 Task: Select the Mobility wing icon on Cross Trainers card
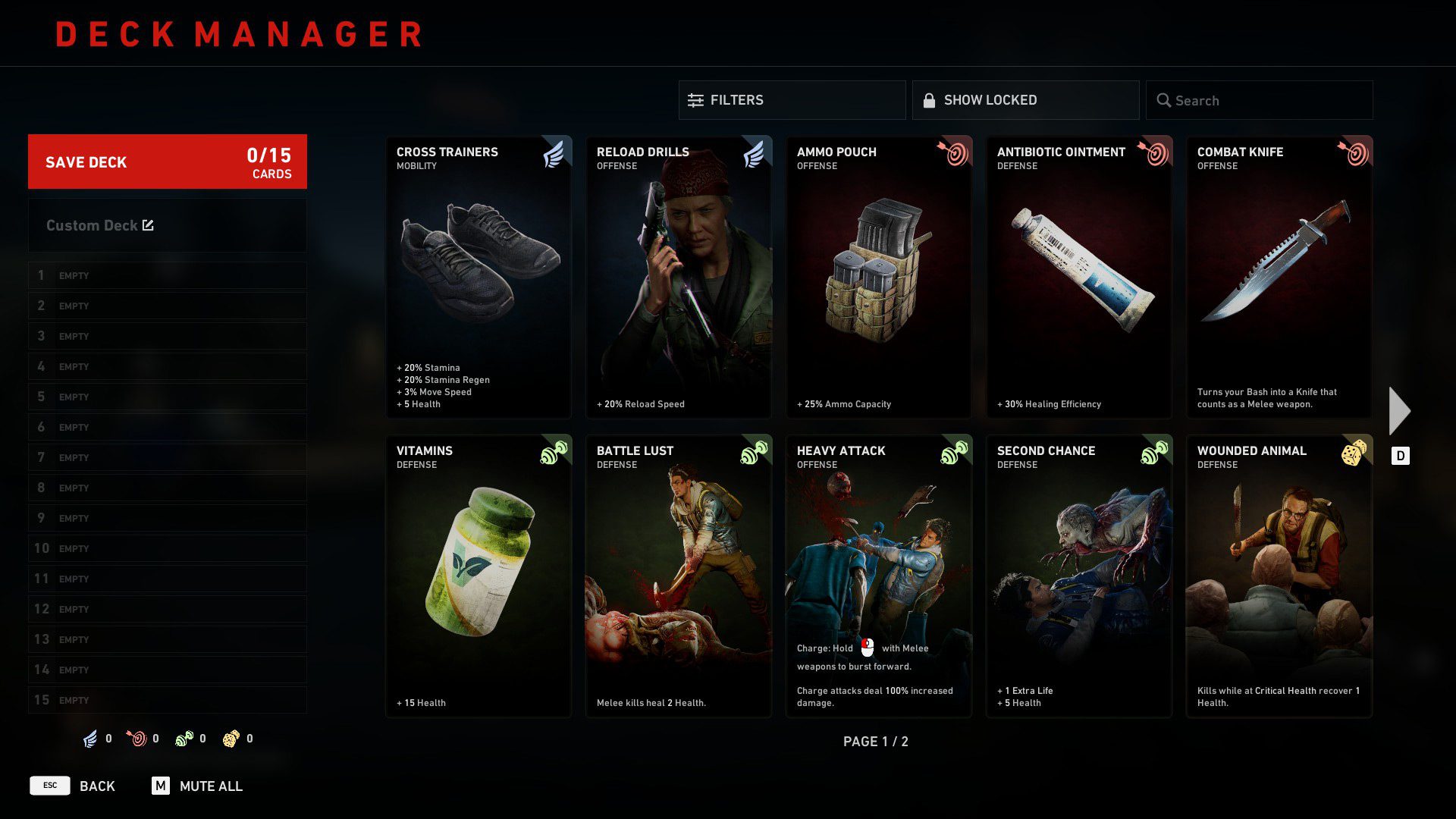coord(554,153)
